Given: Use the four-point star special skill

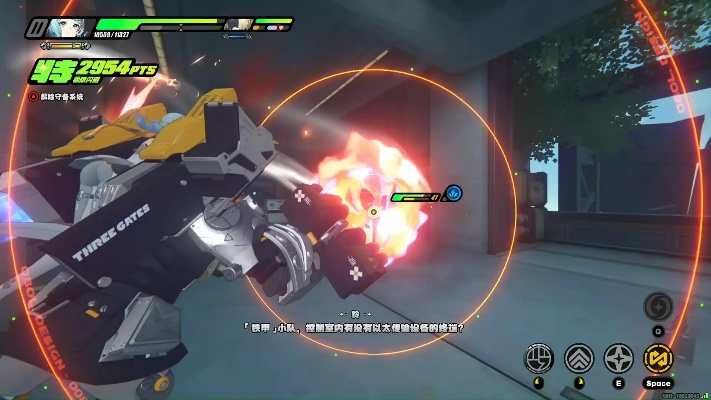Looking at the screenshot, I should pos(618,358).
